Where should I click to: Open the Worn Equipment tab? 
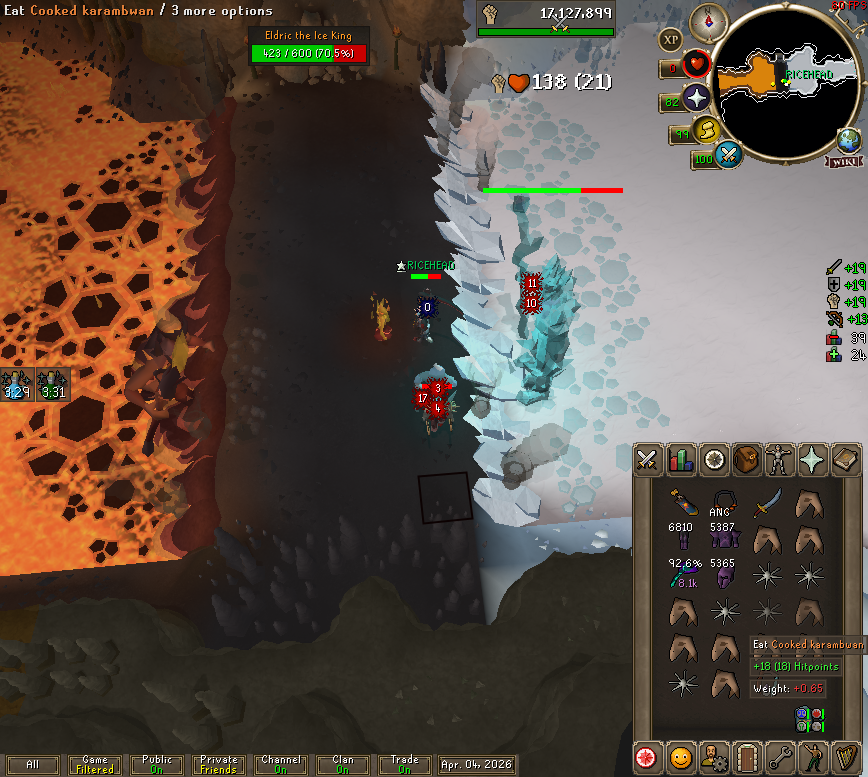779,459
